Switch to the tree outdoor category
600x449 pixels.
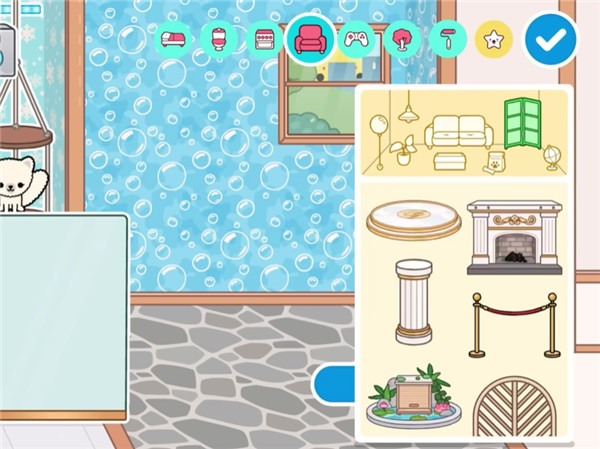point(401,39)
